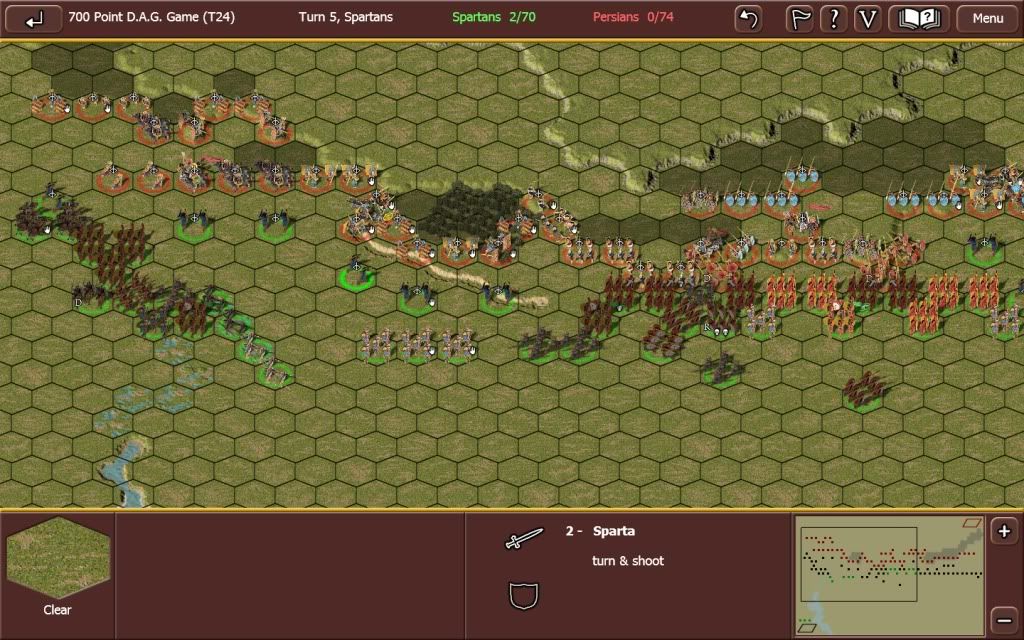This screenshot has width=1024, height=640.
Task: Open the Menu
Action: [x=987, y=18]
